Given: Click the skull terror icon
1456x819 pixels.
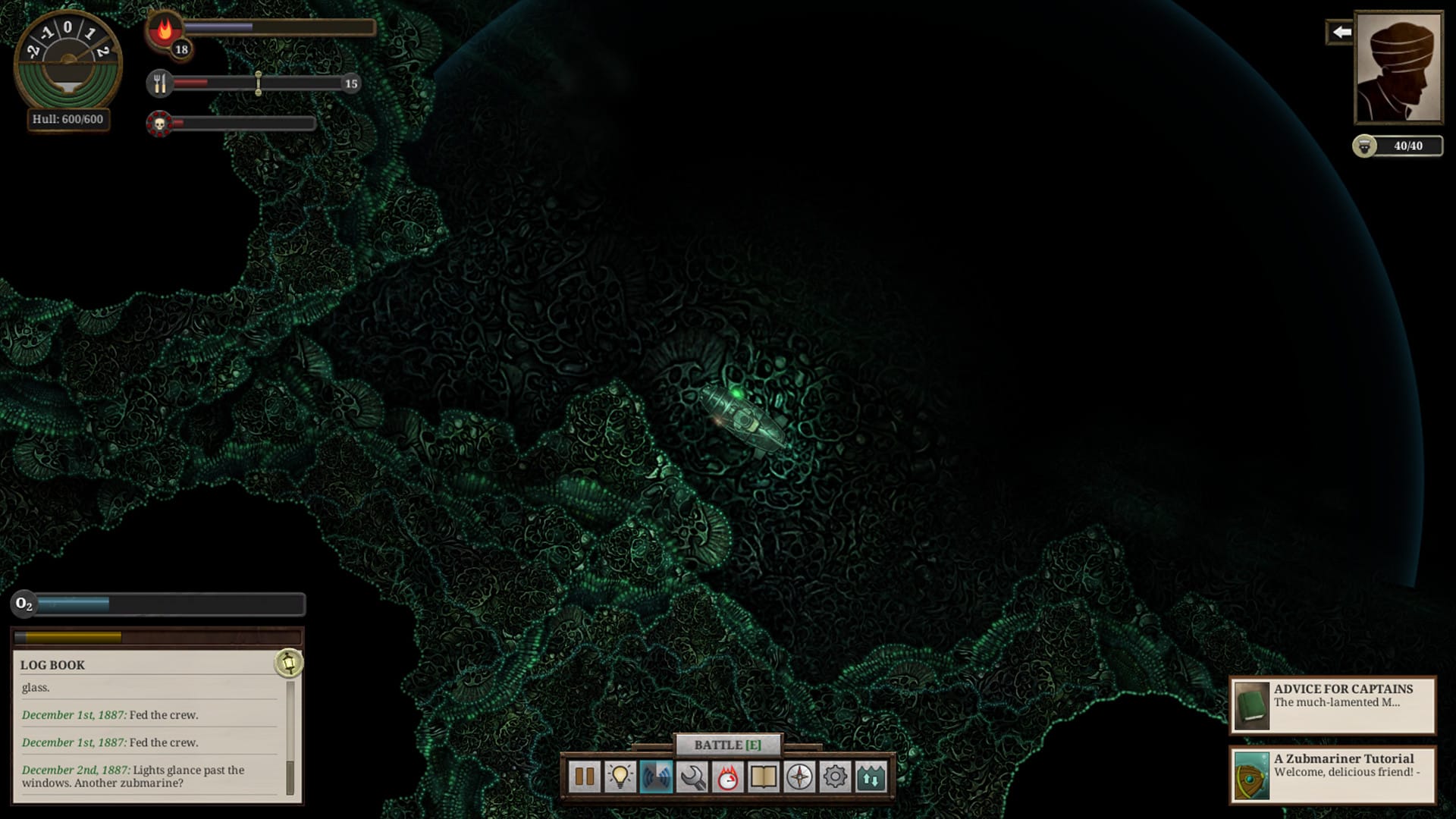Looking at the screenshot, I should tap(158, 121).
